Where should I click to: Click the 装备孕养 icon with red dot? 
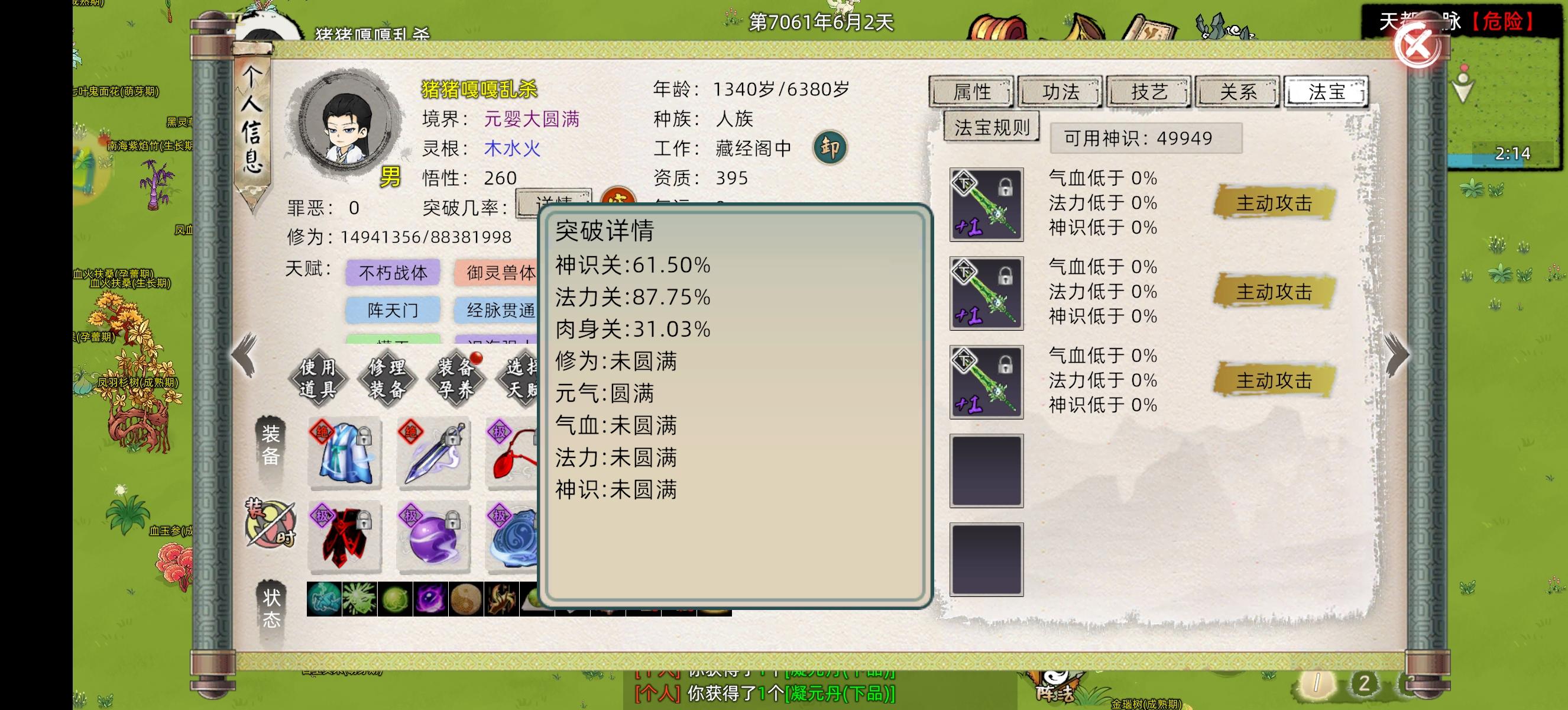click(x=455, y=379)
